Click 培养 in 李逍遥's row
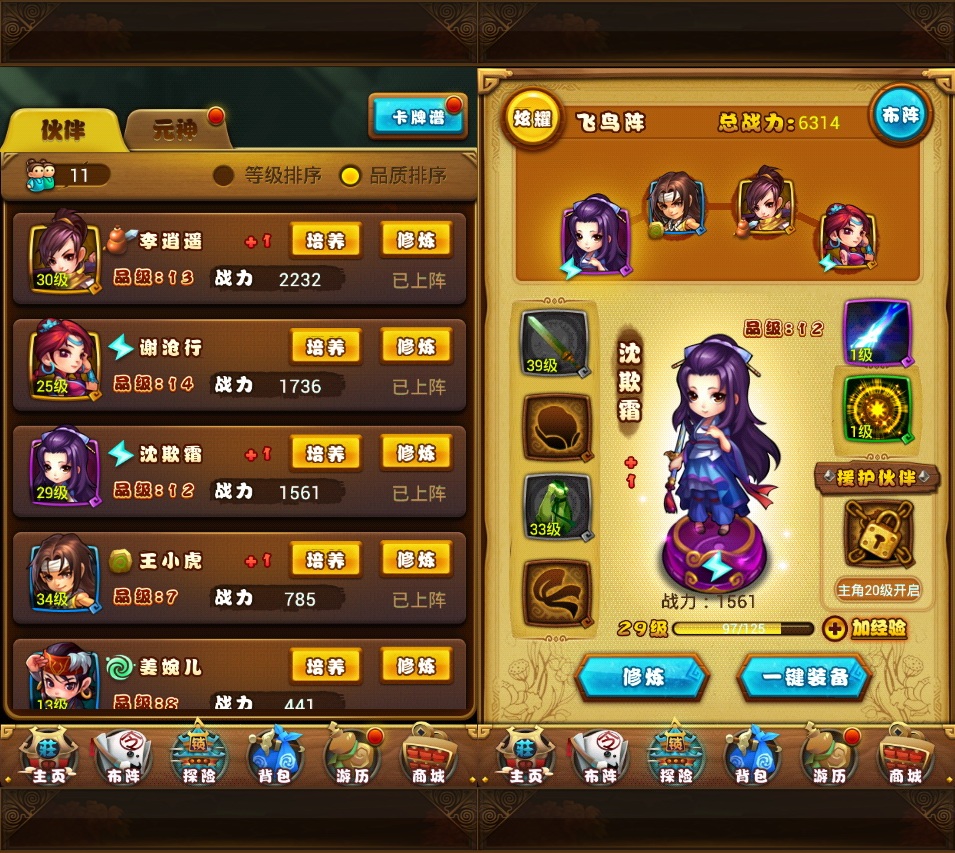 click(325, 240)
